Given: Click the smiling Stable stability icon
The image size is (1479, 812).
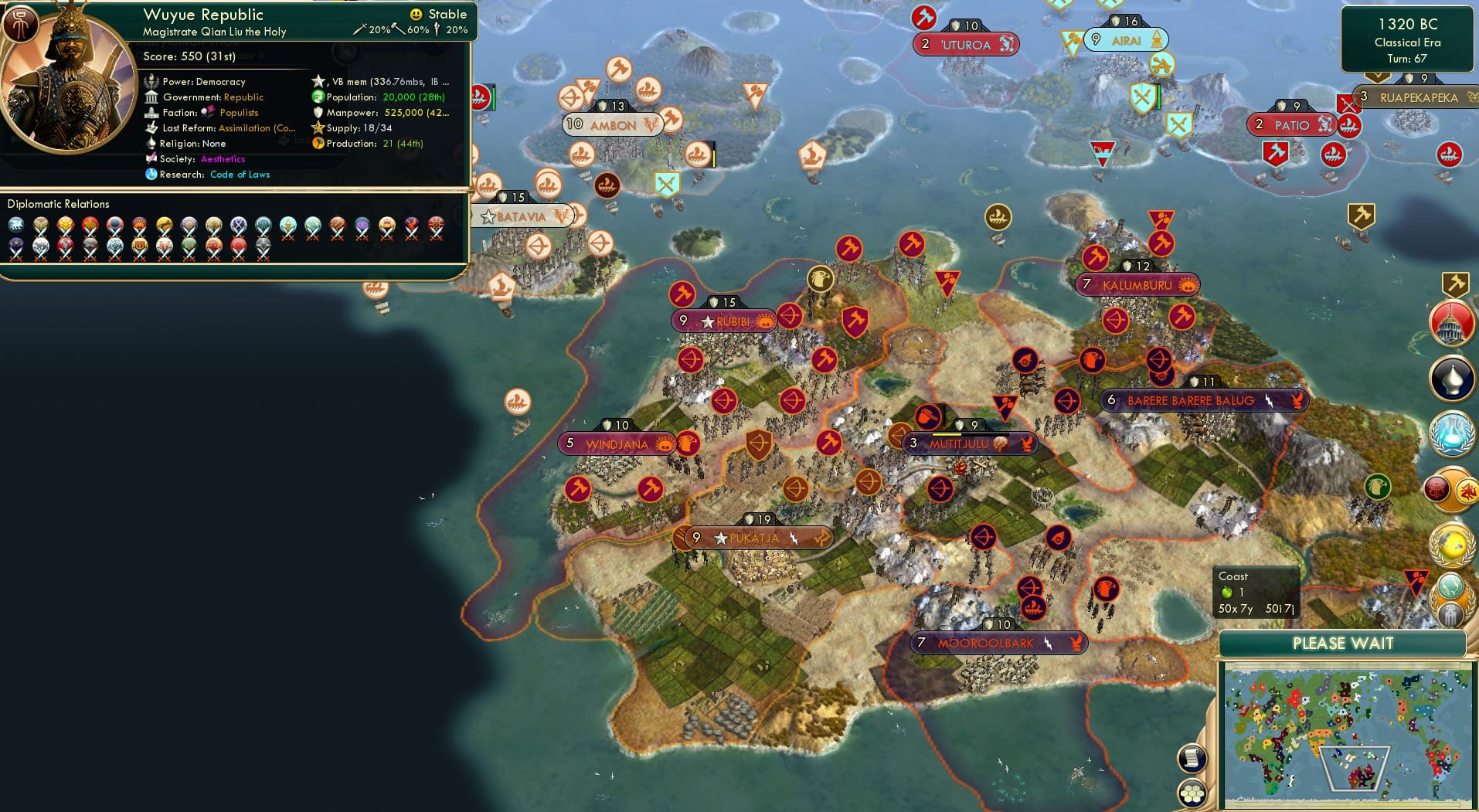Looking at the screenshot, I should 416,14.
